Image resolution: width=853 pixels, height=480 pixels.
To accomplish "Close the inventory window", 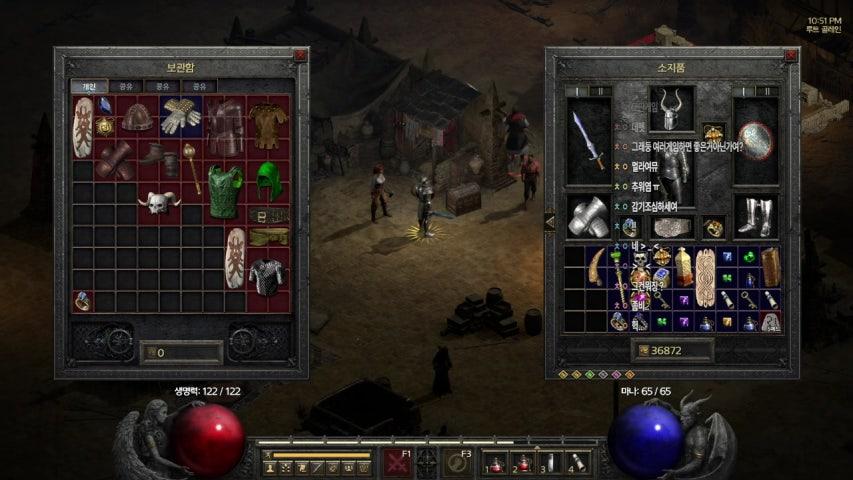I will click(x=791, y=56).
